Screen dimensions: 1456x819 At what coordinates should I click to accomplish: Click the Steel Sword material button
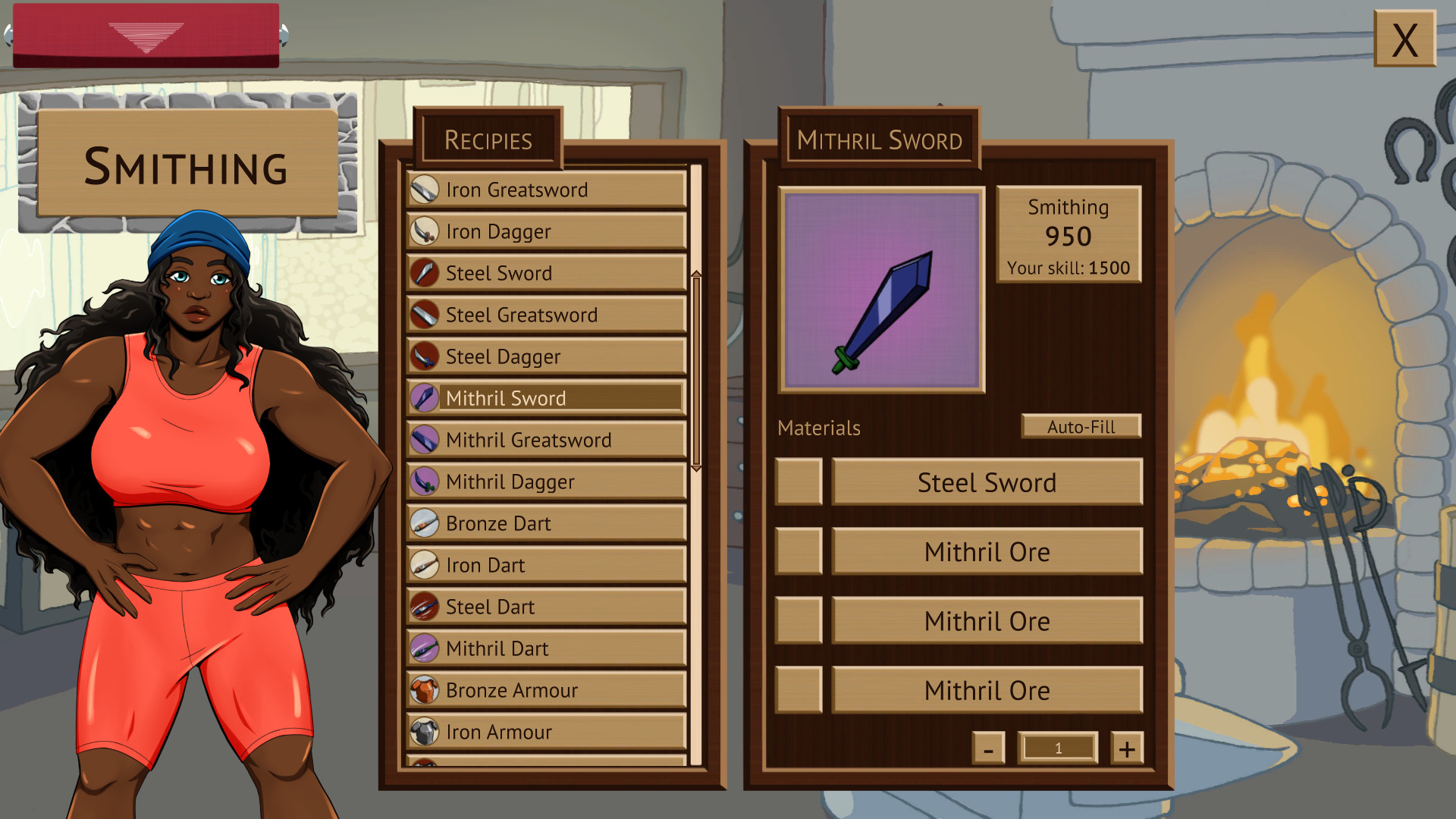[x=987, y=482]
